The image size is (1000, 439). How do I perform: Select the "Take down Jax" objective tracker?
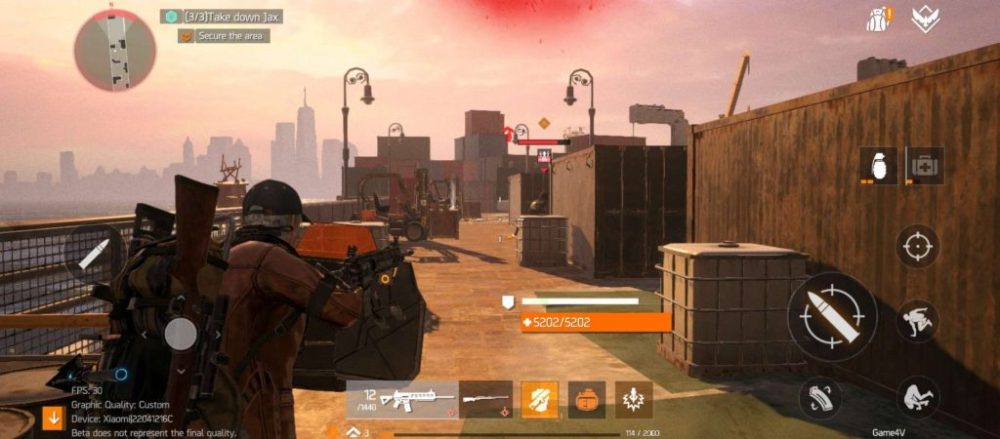click(221, 16)
